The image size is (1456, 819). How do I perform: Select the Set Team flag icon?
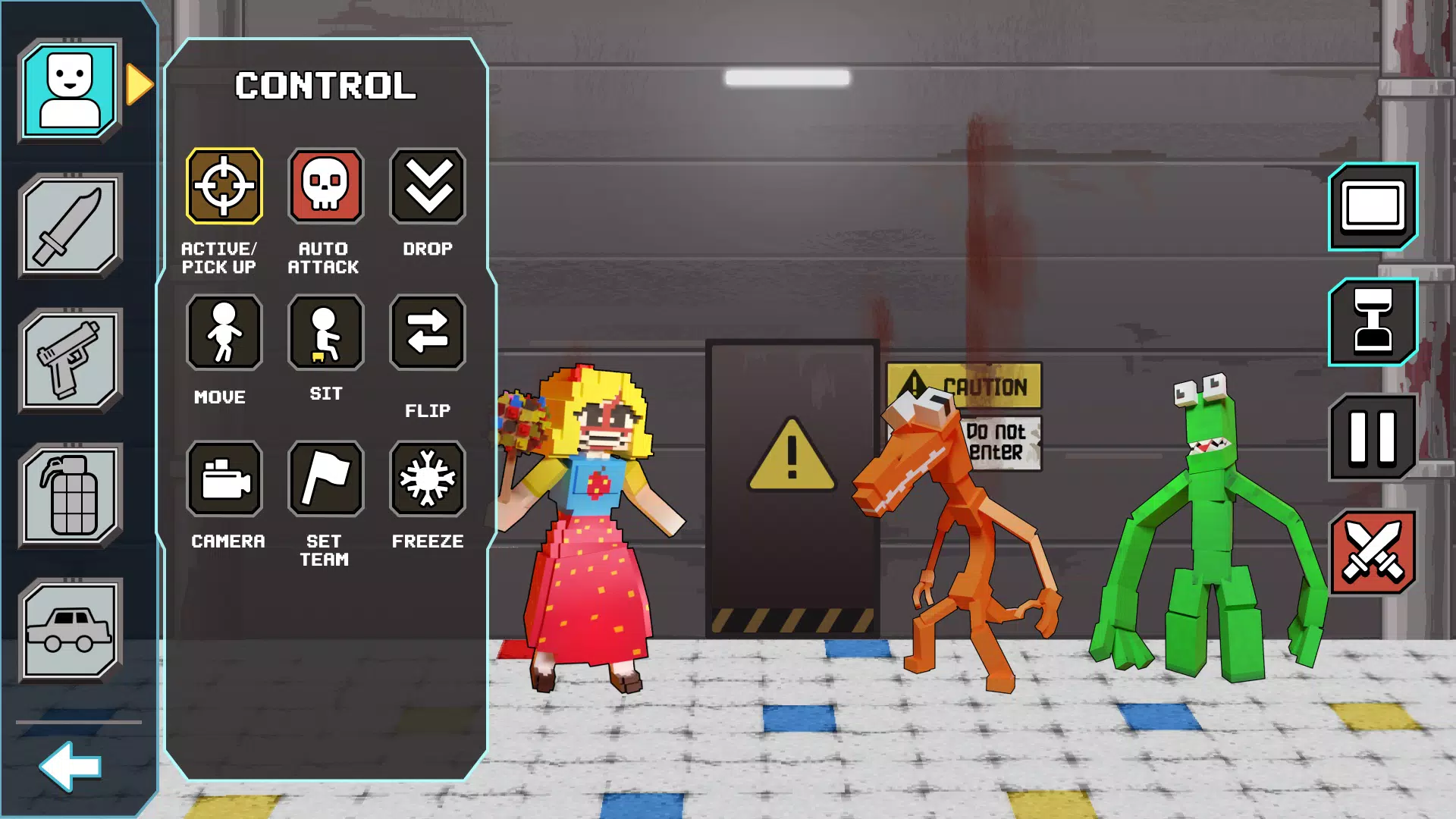[x=325, y=479]
